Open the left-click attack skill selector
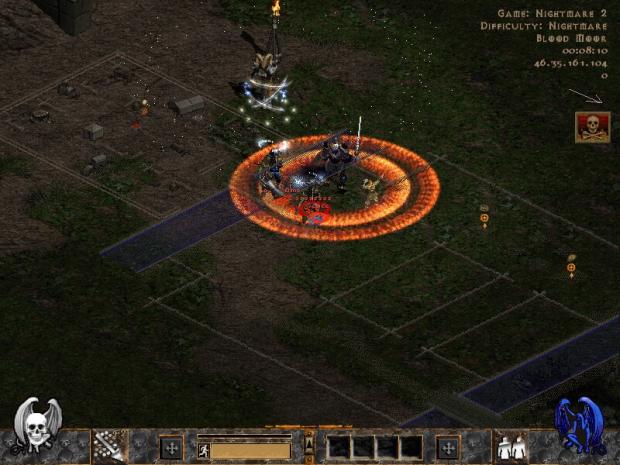 point(108,446)
